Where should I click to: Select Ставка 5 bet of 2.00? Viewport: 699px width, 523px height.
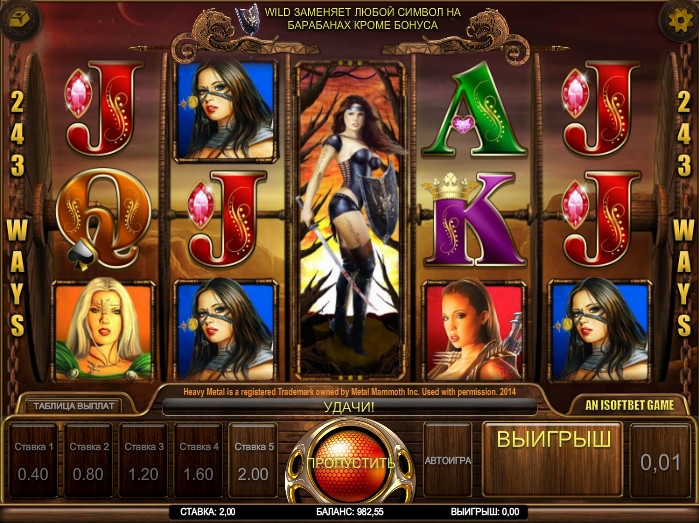(253, 460)
